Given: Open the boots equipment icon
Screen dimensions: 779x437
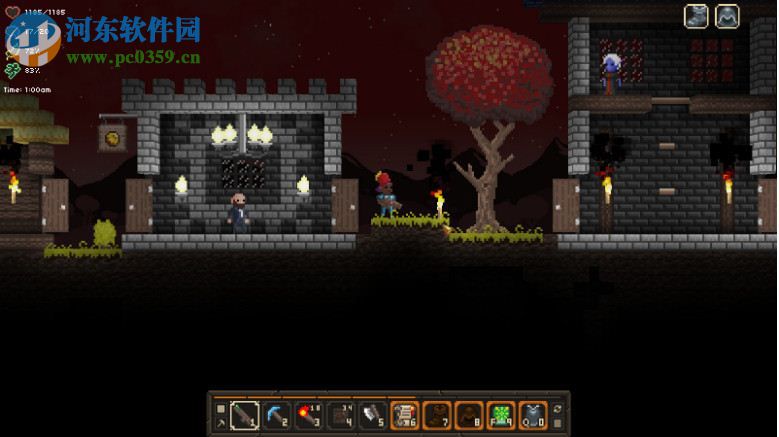Looking at the screenshot, I should click(x=696, y=16).
